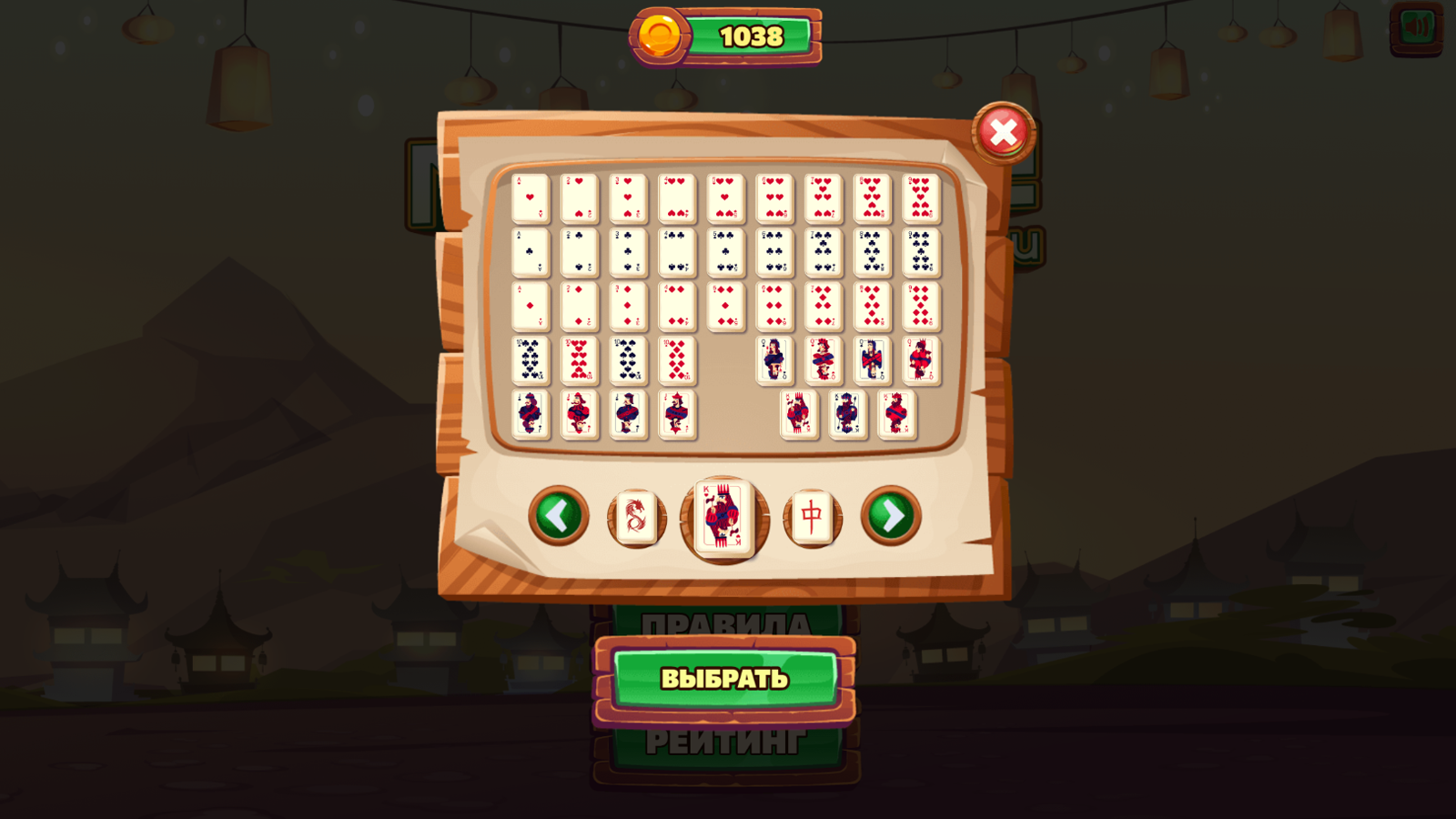The width and height of the screenshot is (1456, 819).
Task: Dismiss the deck preview with the red X
Action: (1005, 135)
